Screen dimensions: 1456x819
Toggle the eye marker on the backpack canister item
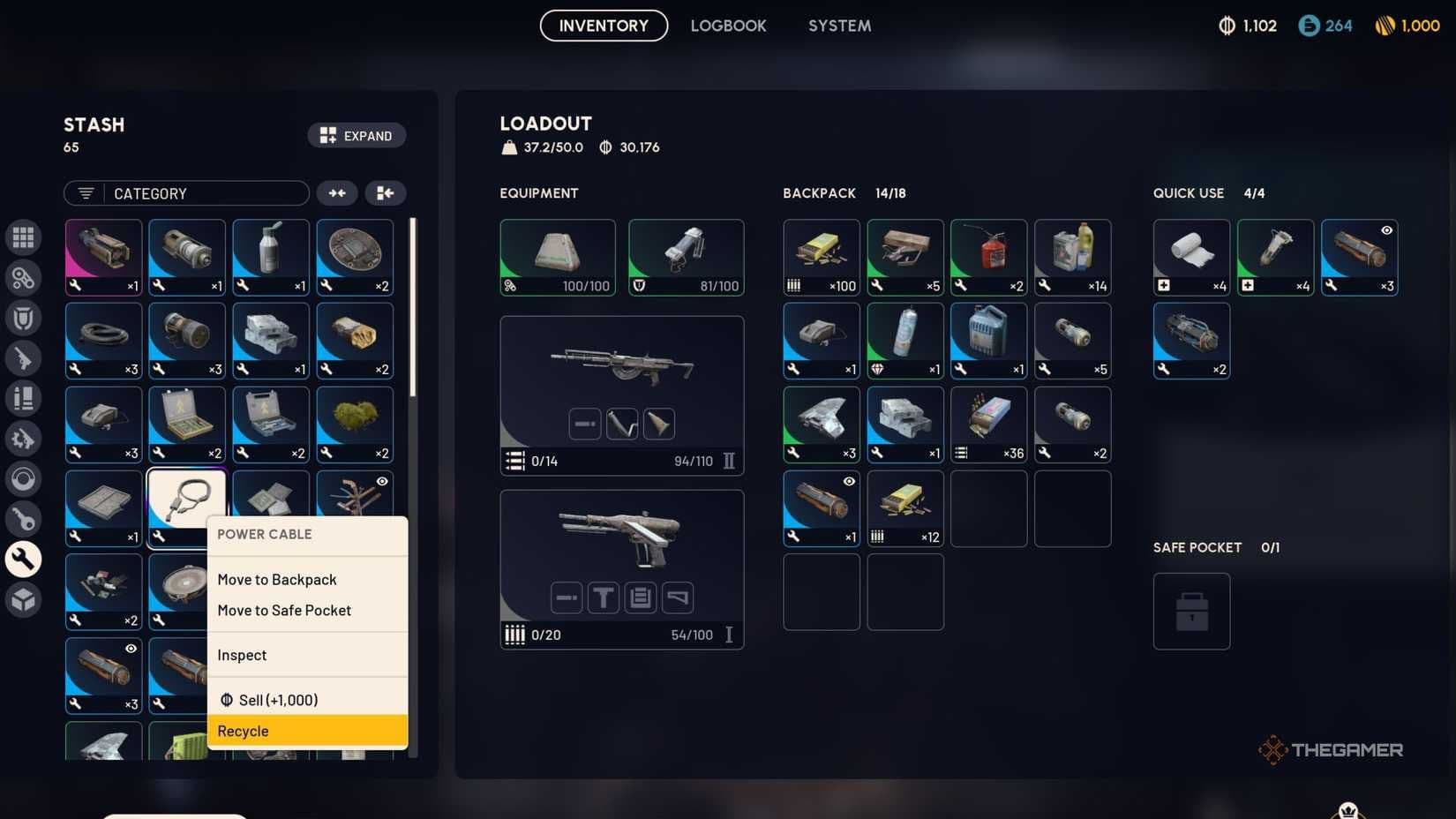point(848,481)
